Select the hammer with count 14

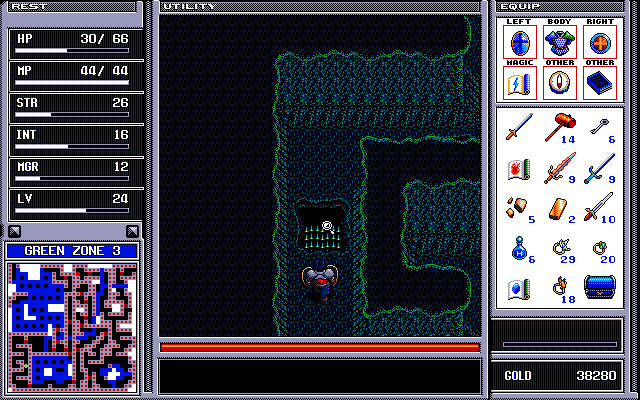click(x=559, y=128)
